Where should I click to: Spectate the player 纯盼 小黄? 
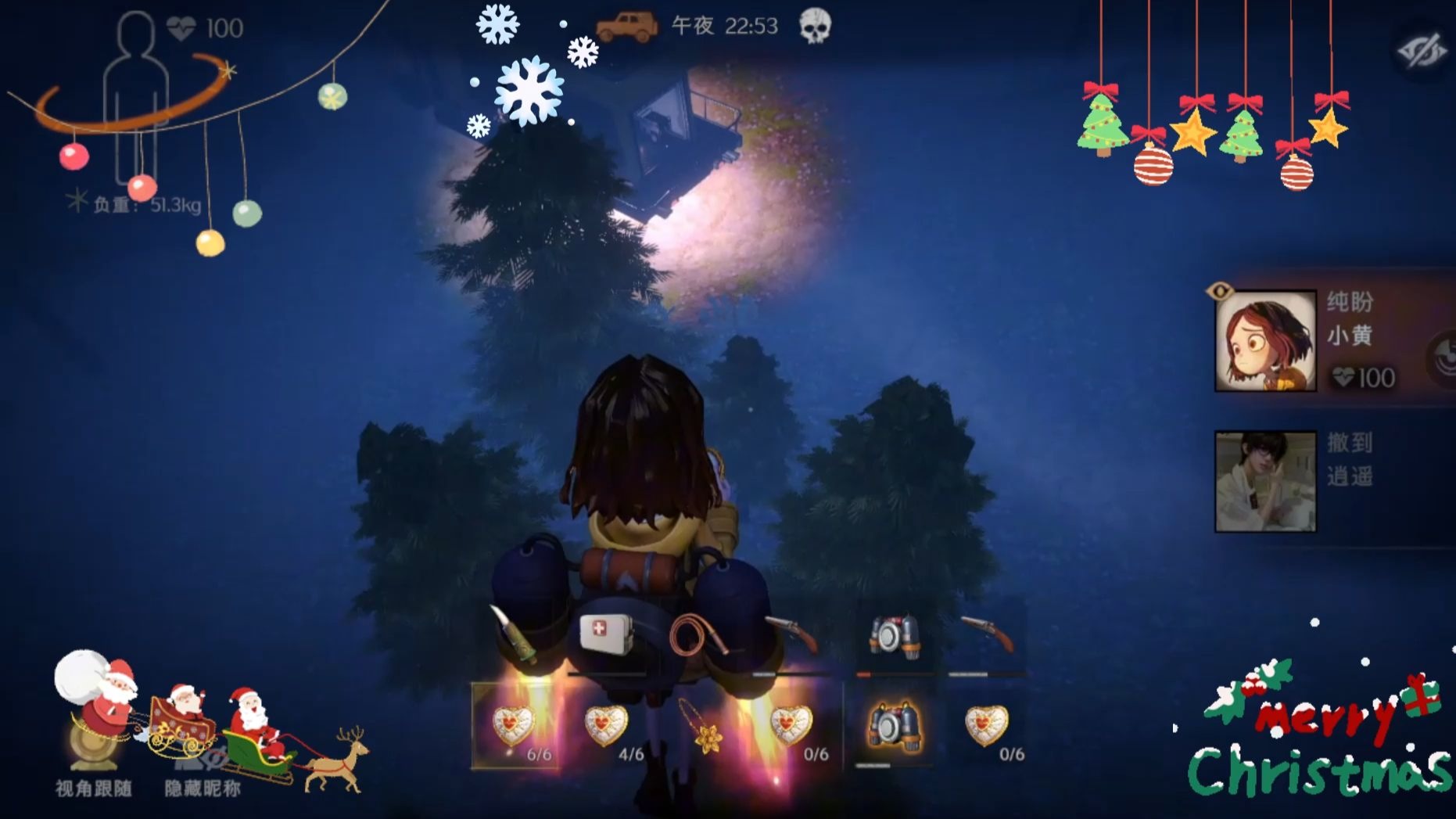point(1264,341)
